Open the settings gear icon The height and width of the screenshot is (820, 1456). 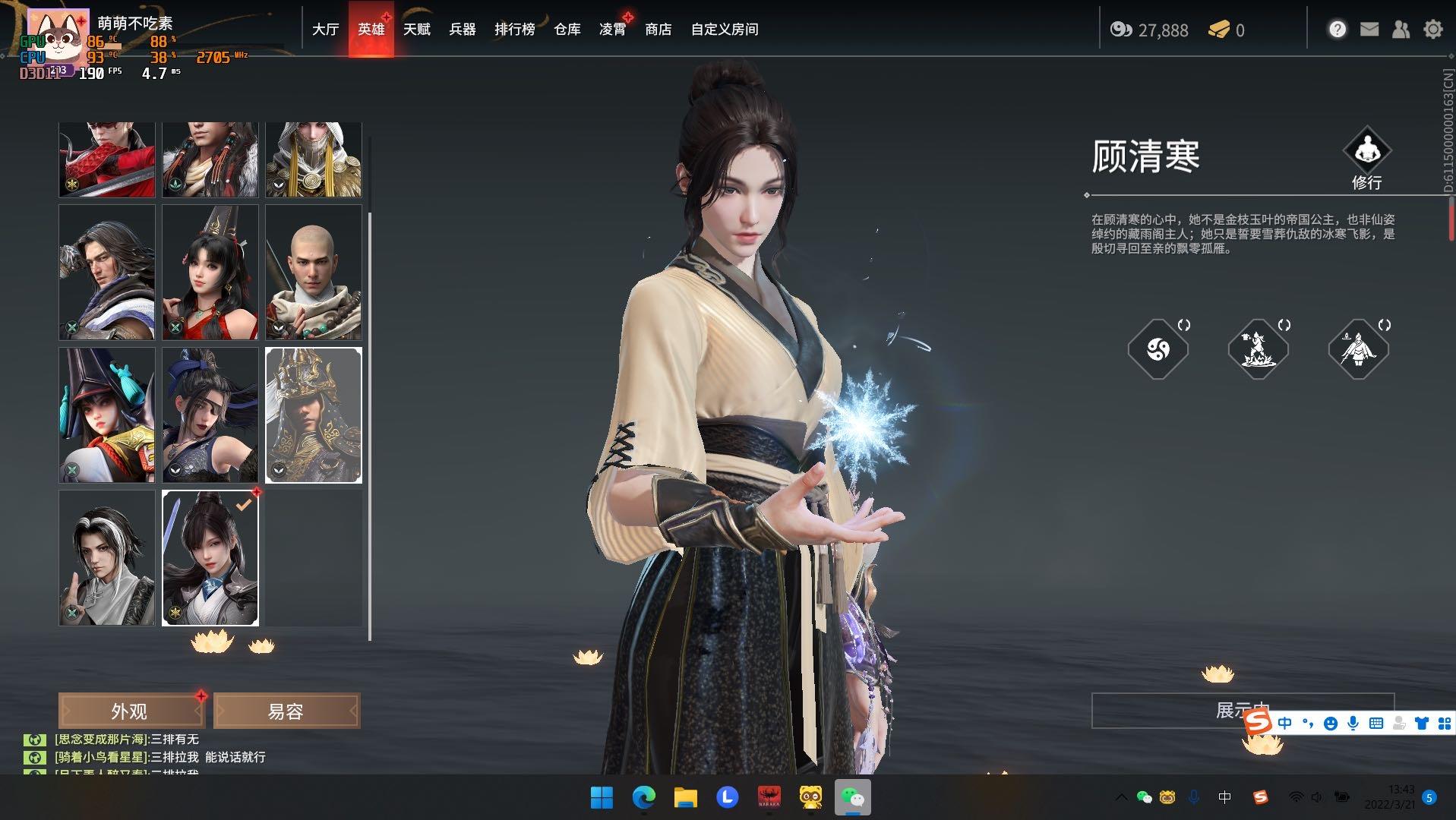pos(1432,30)
